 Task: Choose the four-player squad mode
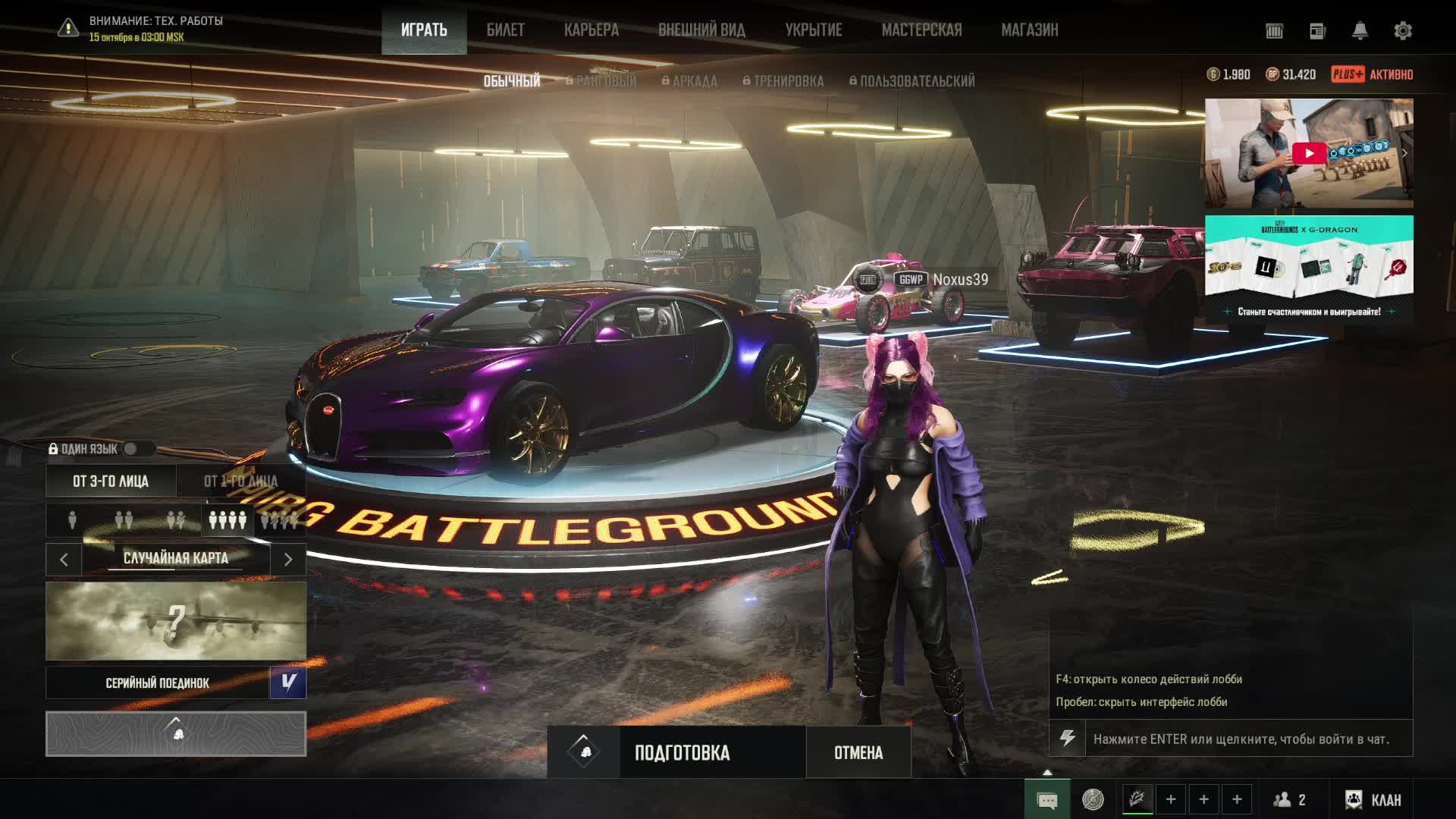point(227,520)
